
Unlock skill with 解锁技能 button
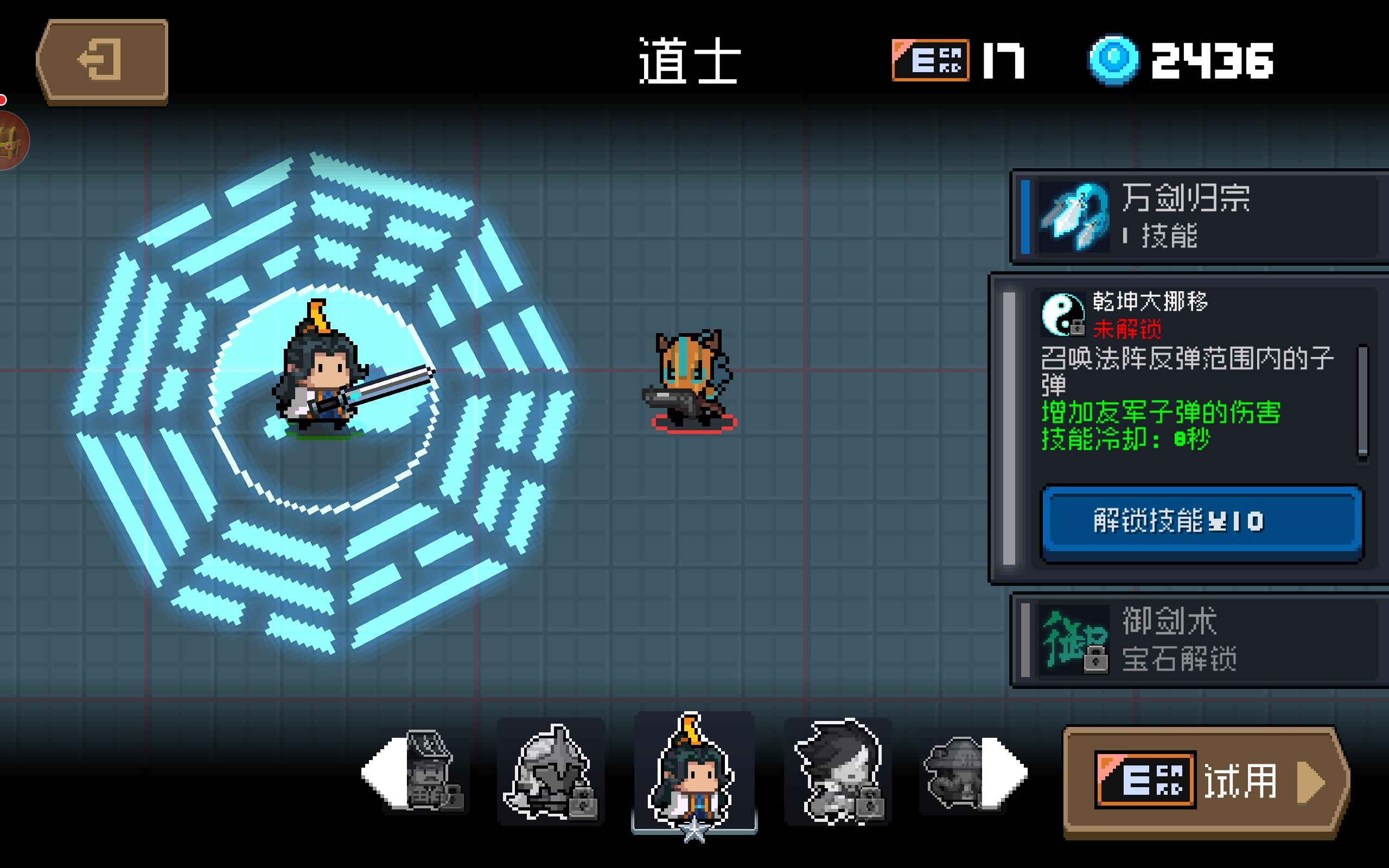(1202, 522)
